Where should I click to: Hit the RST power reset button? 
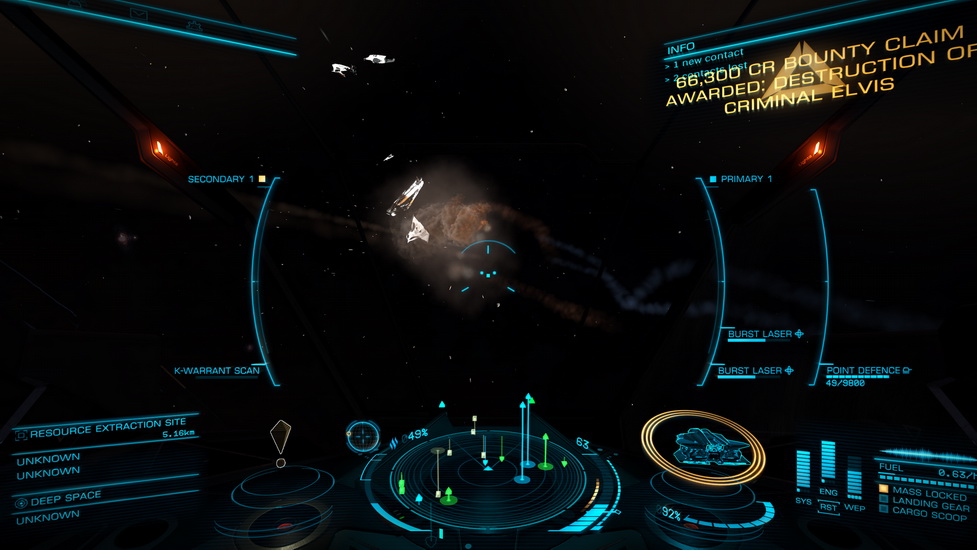[828, 507]
